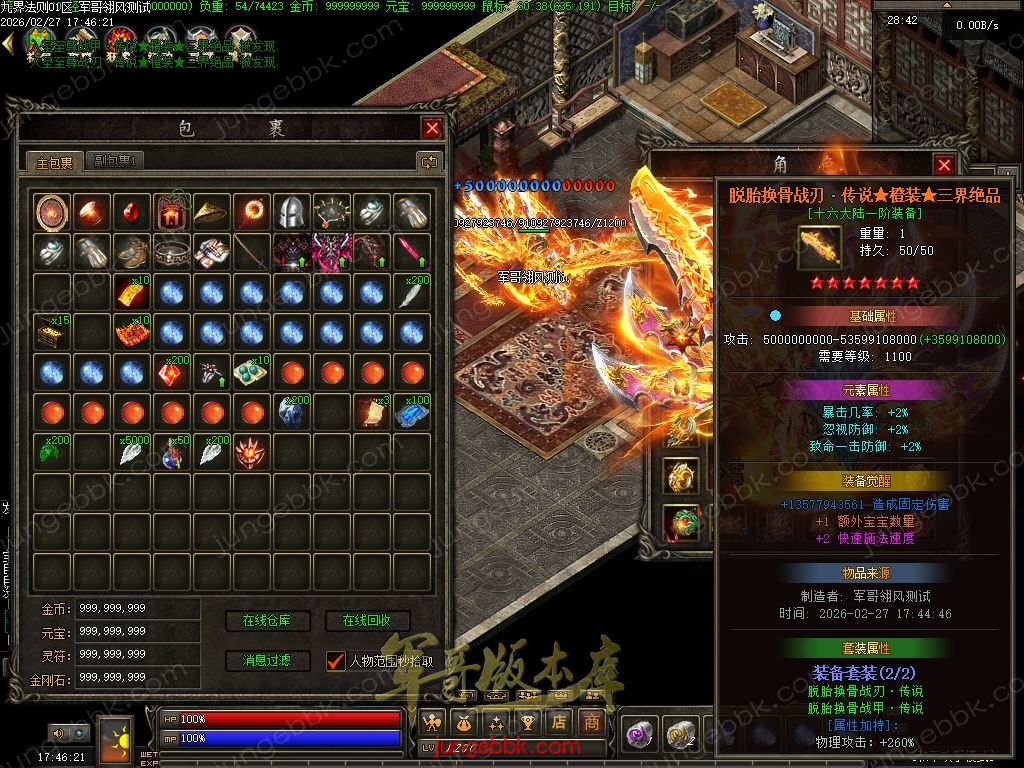Screen dimensions: 1024x768
Task: Open the 在线仓库 online warehouse
Action: coord(267,621)
